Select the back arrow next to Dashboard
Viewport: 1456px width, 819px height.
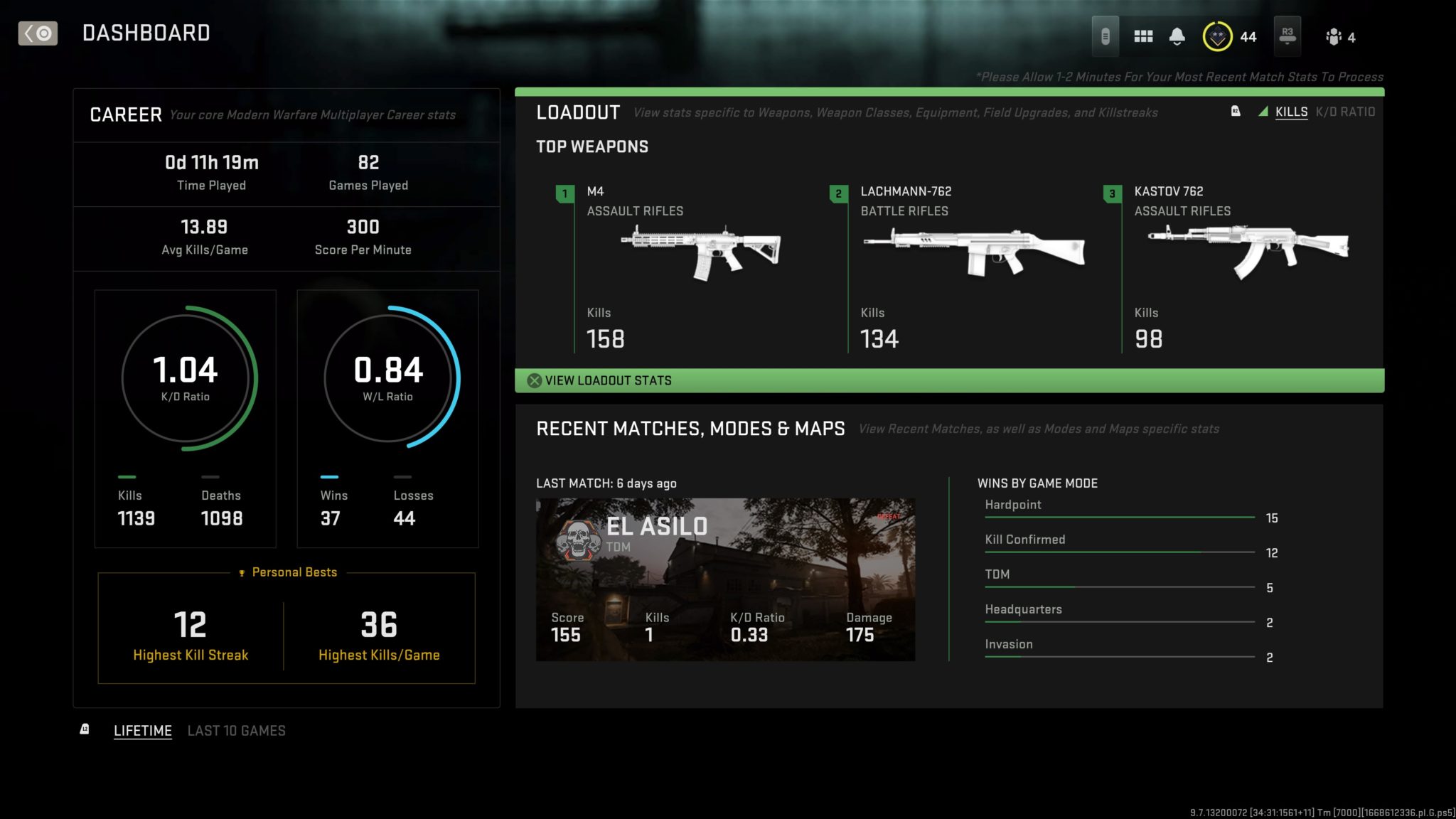(37, 33)
